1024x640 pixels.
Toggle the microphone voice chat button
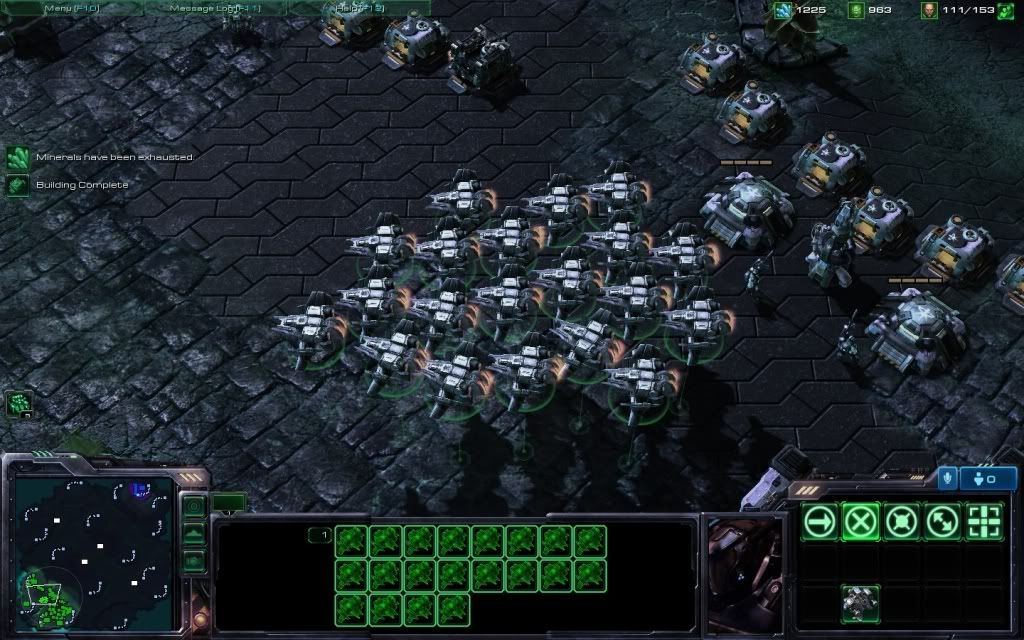click(947, 478)
